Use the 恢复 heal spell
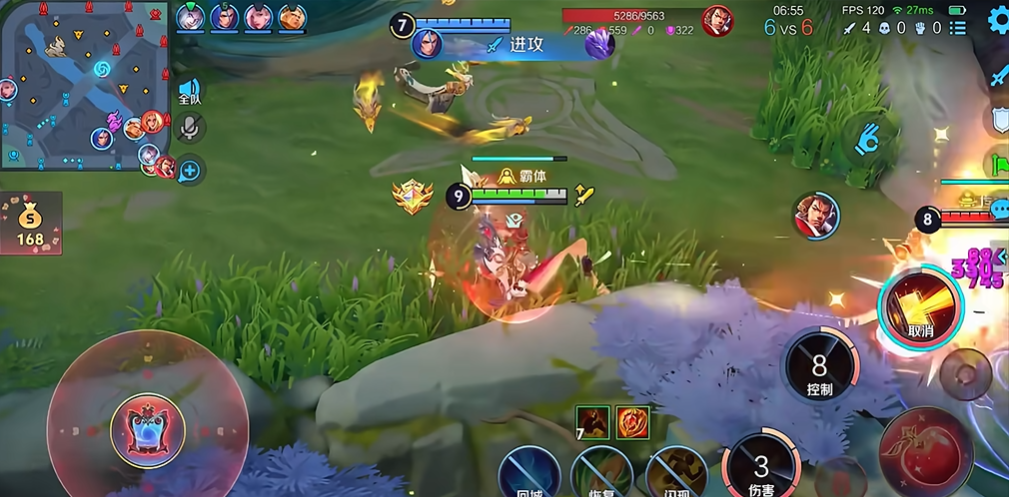Screen dimensions: 1009x497 pos(601,474)
